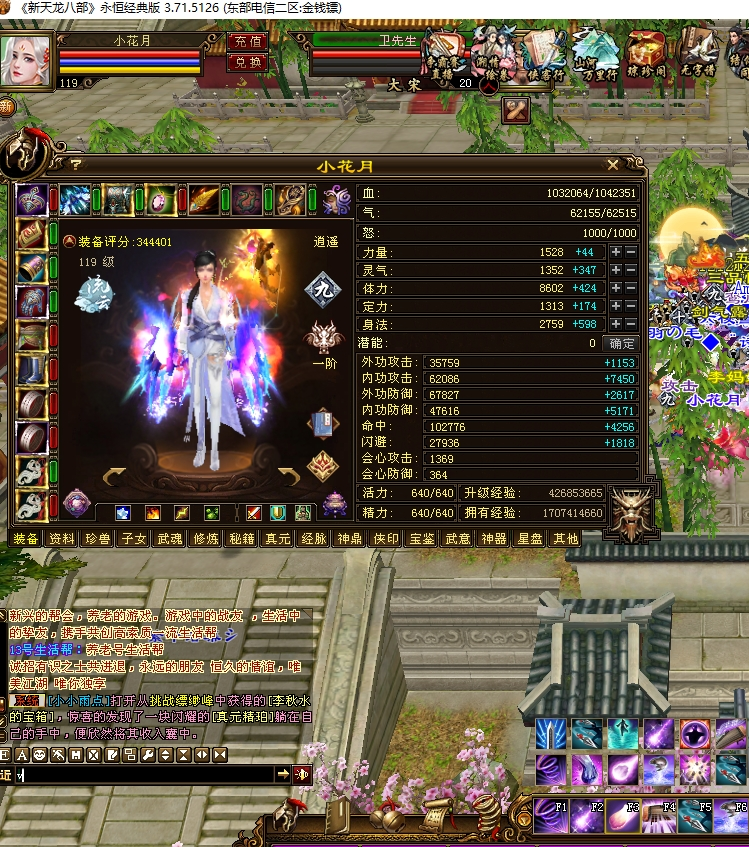Add a point to 力量 with plus
Screen dimensions: 749x847
pyautogui.click(x=616, y=253)
